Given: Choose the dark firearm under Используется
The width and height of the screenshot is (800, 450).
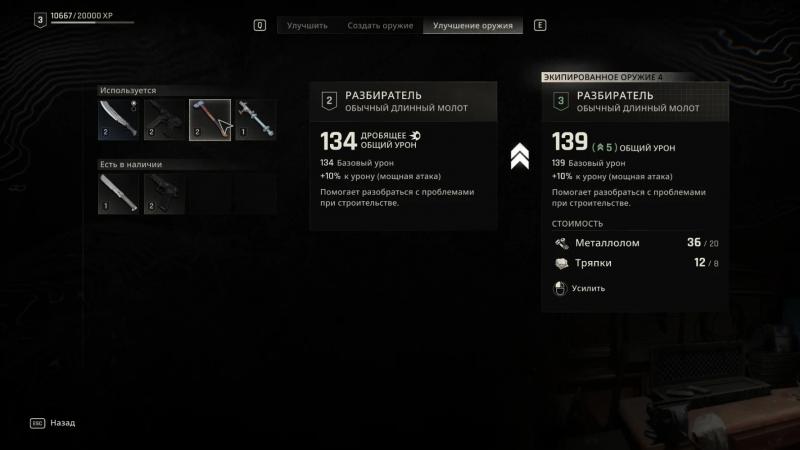Looking at the screenshot, I should pyautogui.click(x=164, y=119).
